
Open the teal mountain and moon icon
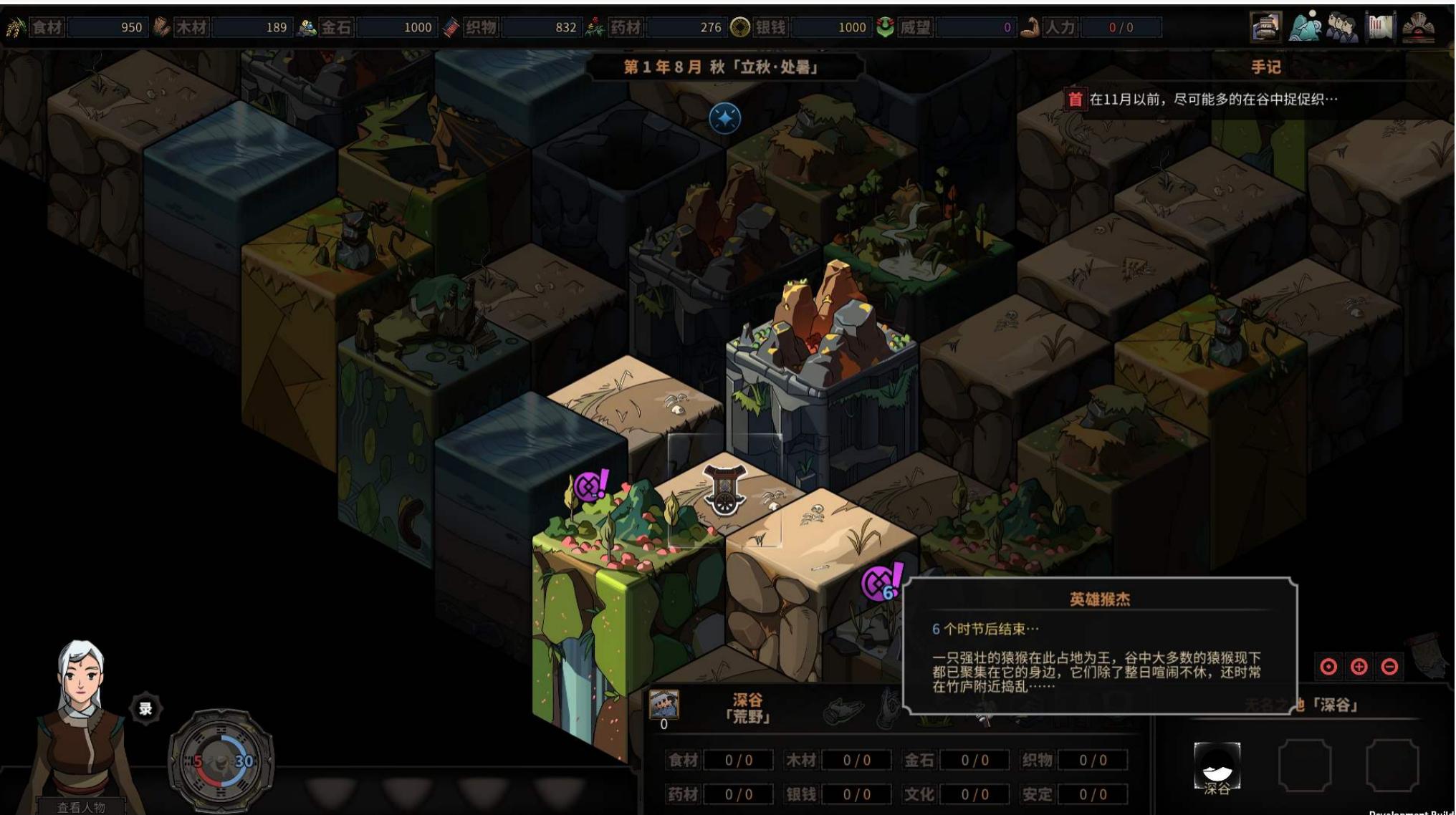click(x=1306, y=27)
